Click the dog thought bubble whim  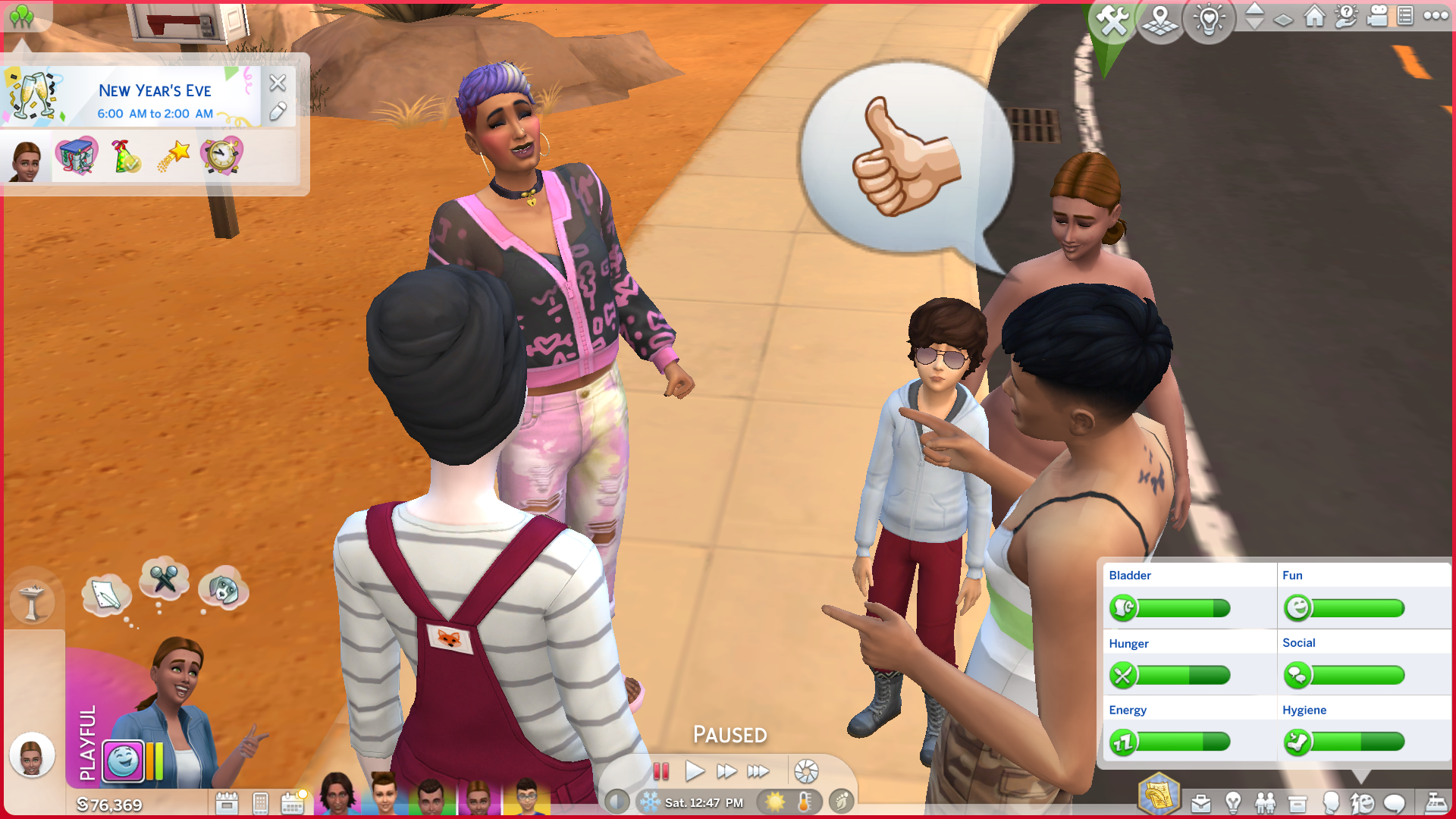[x=222, y=588]
